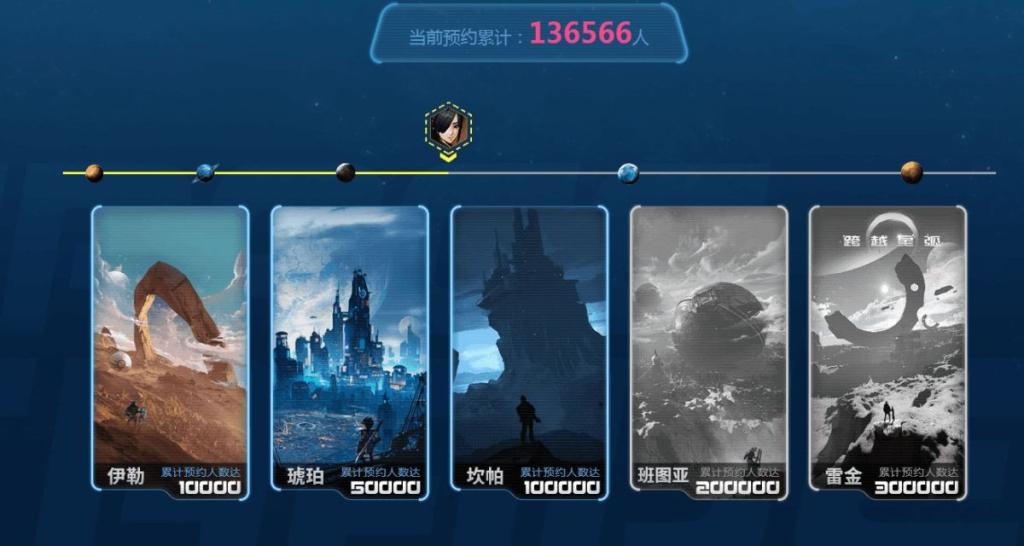Select the locked 雷金 reward card
The height and width of the screenshot is (546, 1024).
pyautogui.click(x=888, y=350)
